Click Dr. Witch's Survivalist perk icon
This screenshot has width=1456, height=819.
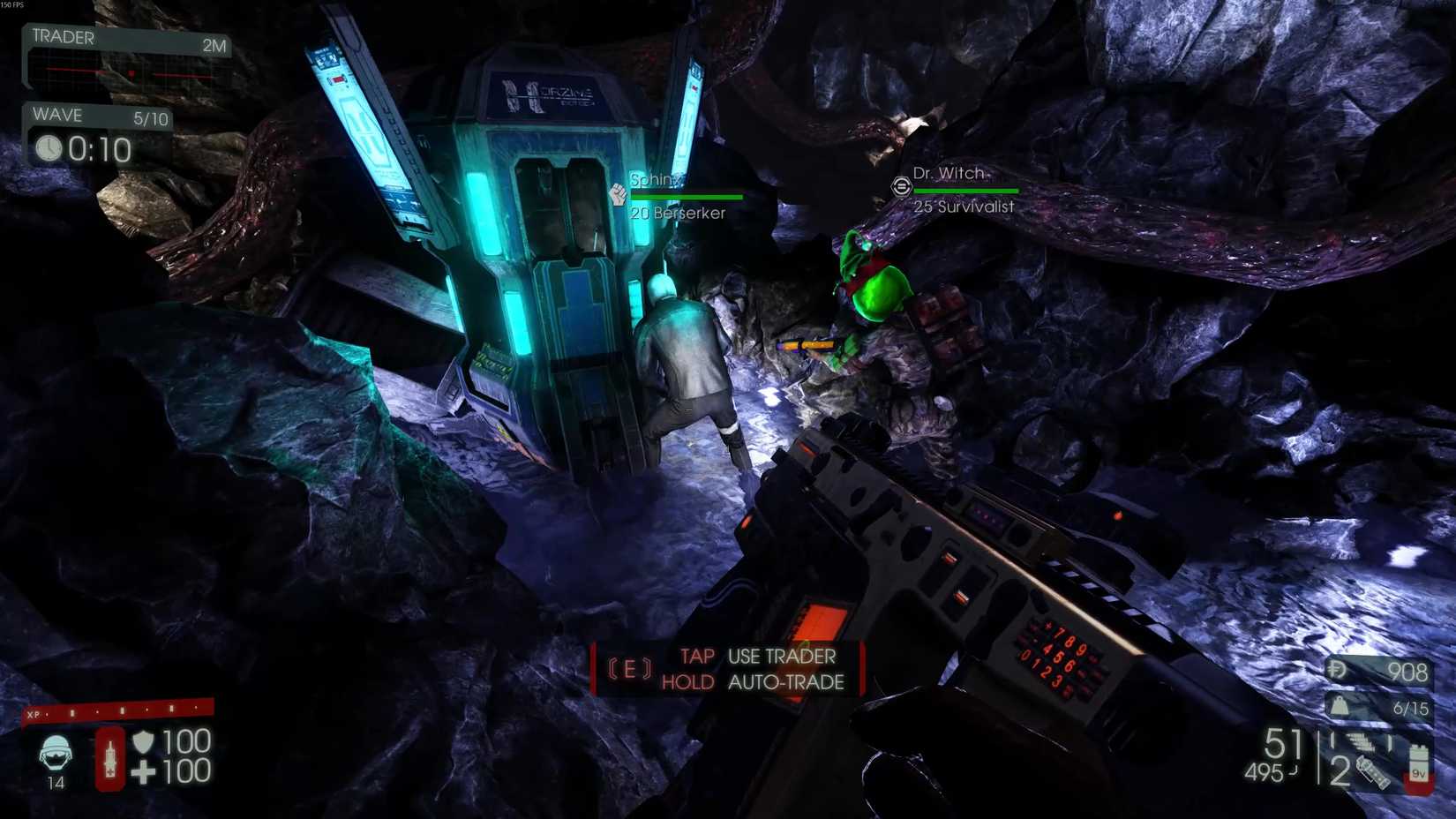coord(900,187)
